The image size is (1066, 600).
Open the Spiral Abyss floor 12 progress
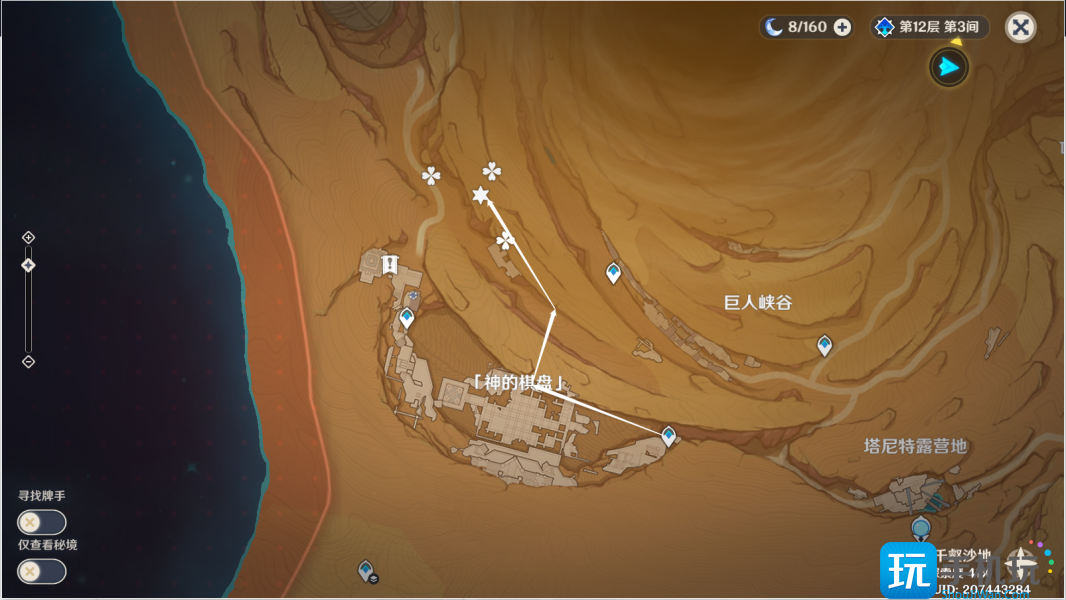[x=930, y=27]
